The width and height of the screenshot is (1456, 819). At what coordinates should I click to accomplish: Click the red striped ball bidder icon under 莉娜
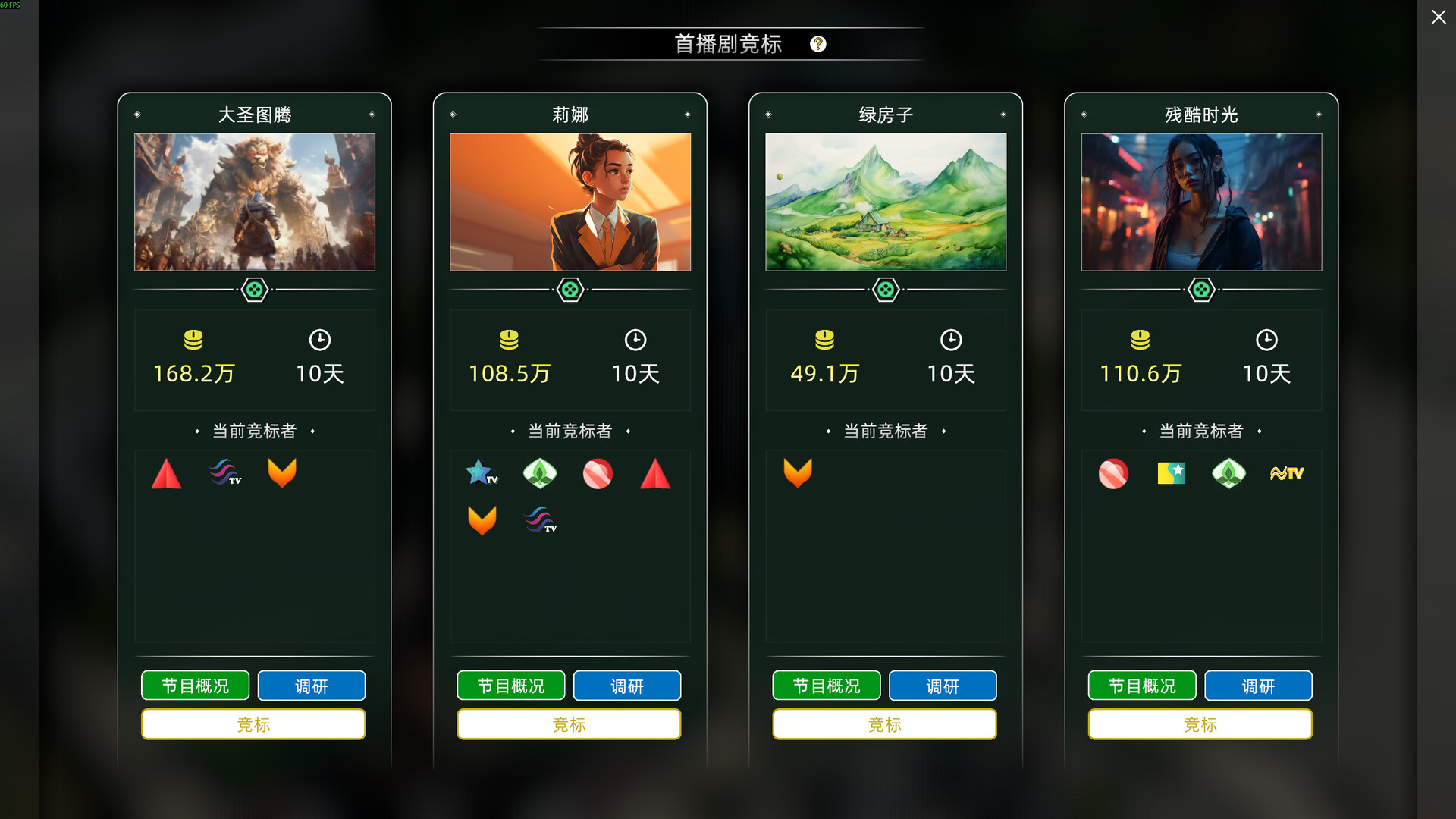(598, 473)
